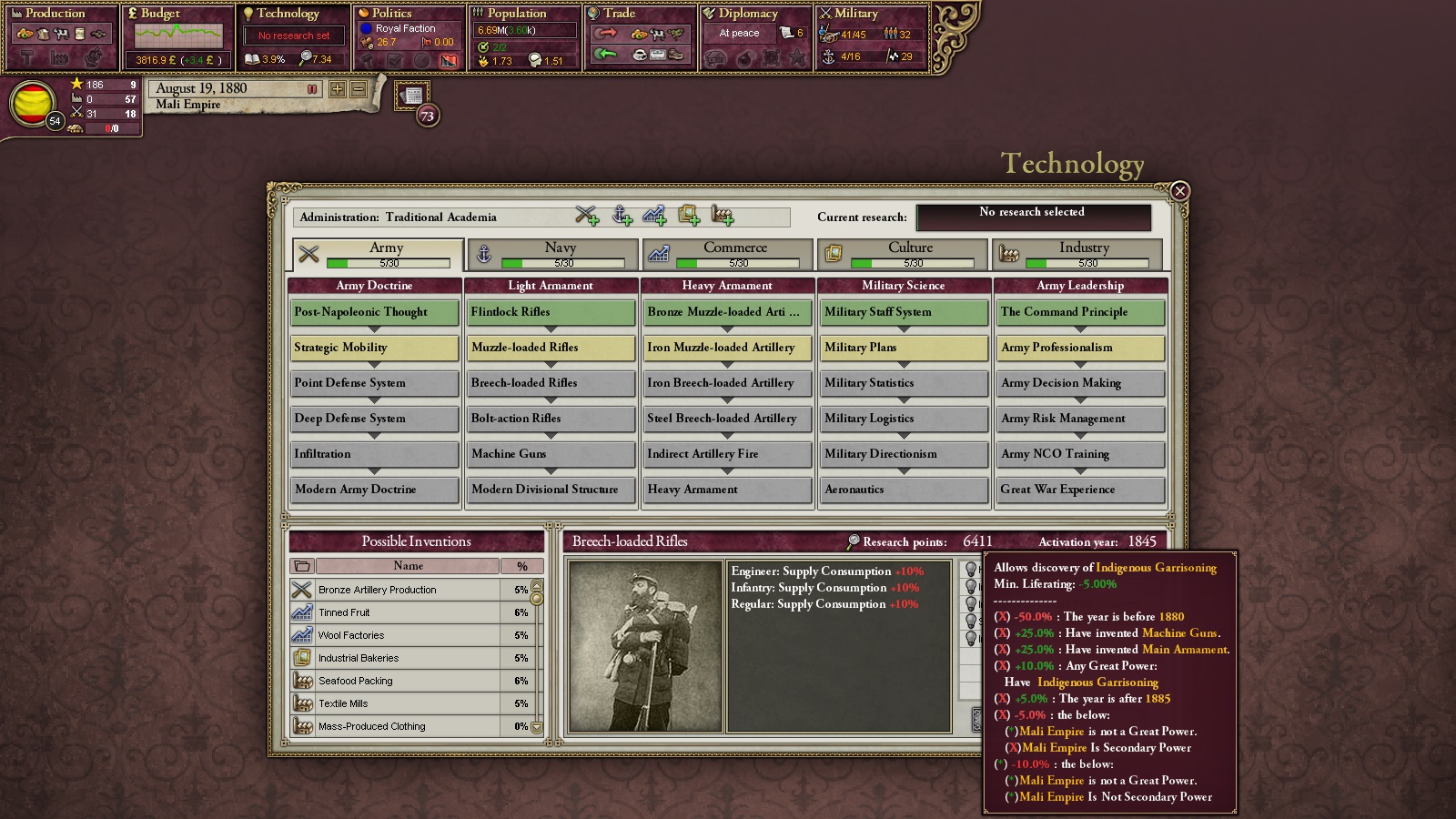Select the Aeronautics technology
The width and height of the screenshot is (1456, 819).
click(x=903, y=490)
